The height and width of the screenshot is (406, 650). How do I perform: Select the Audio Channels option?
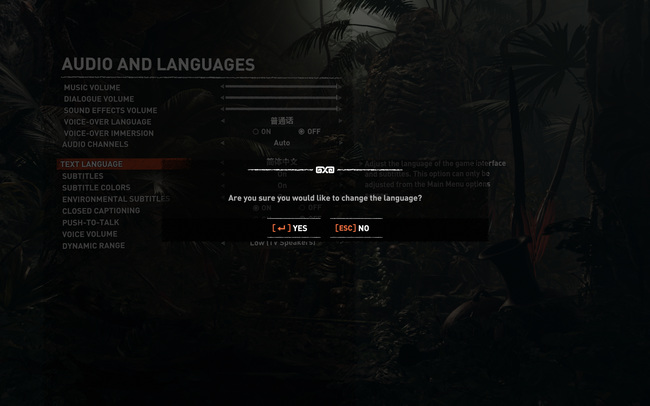pyautogui.click(x=95, y=144)
